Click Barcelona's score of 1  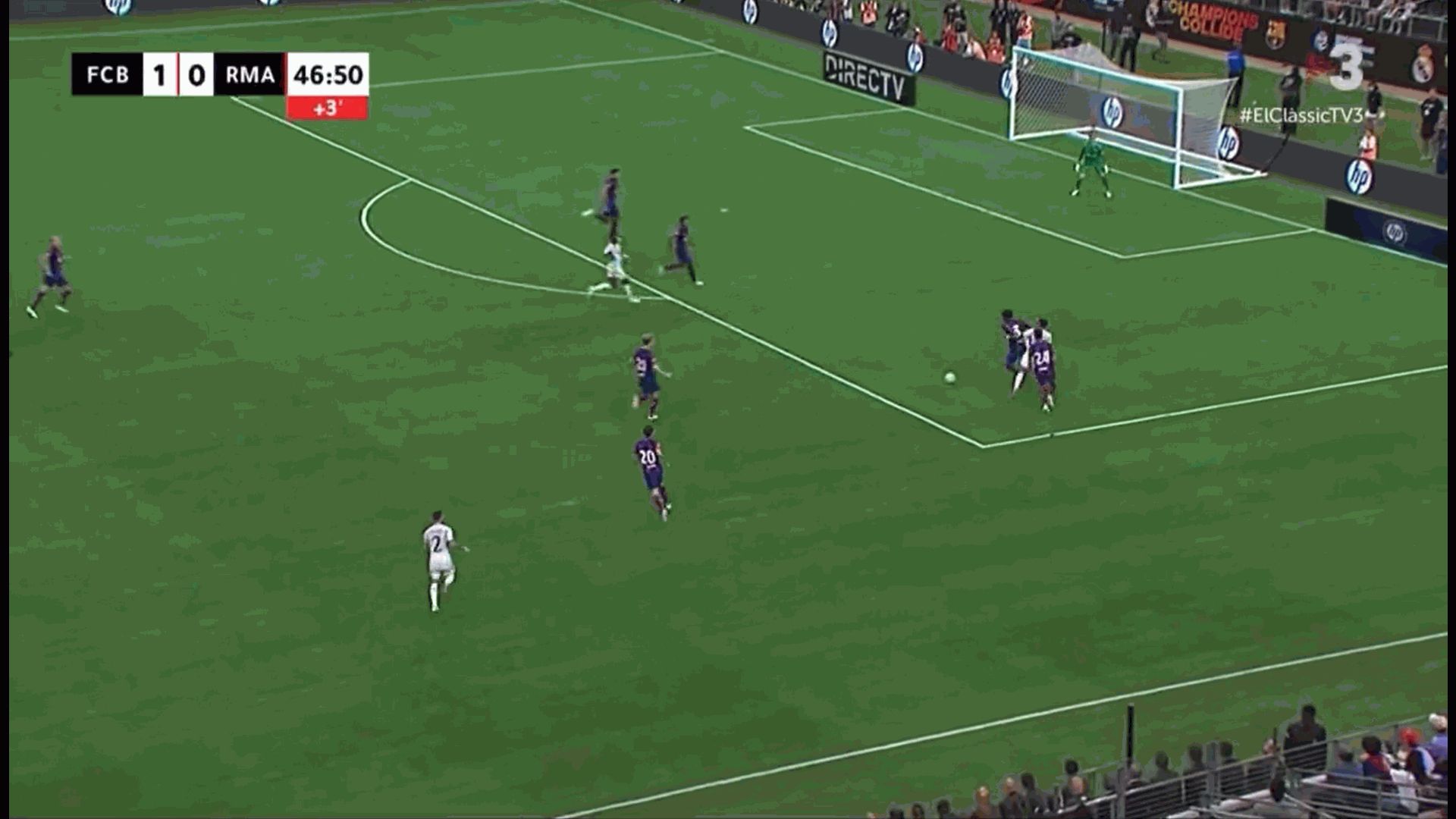pos(160,75)
